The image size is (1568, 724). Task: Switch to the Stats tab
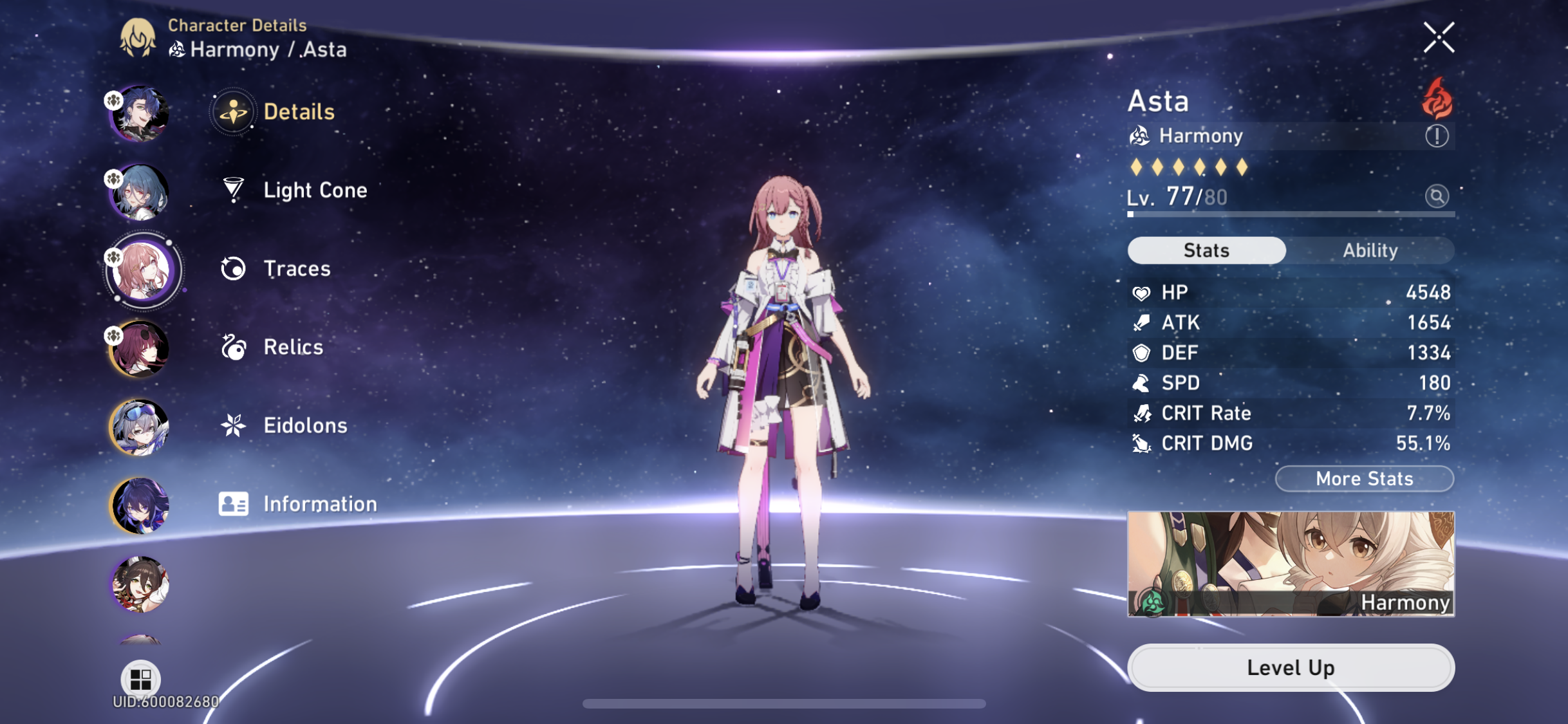1206,250
